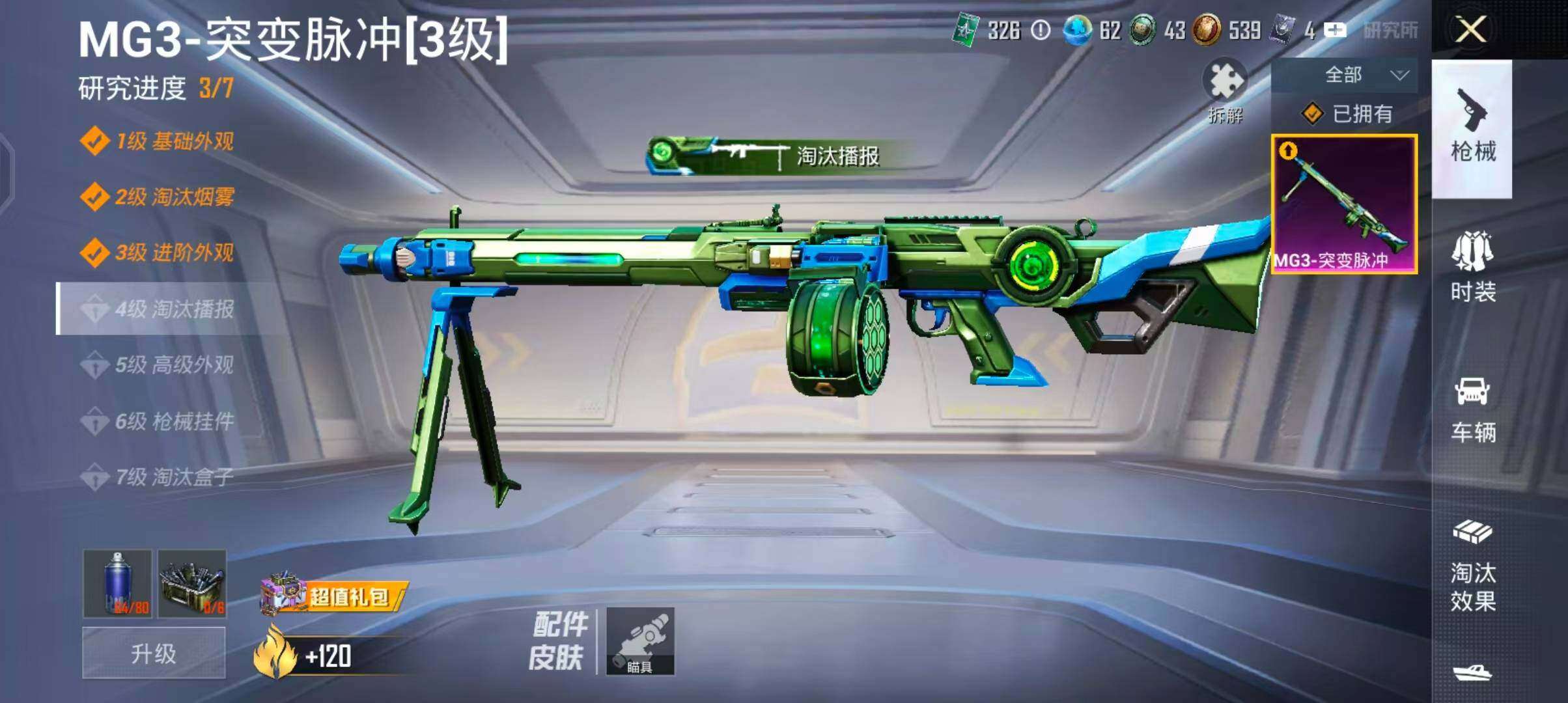This screenshot has width=1568, height=703.
Task: Close the weapon lab screen
Action: tap(1471, 30)
